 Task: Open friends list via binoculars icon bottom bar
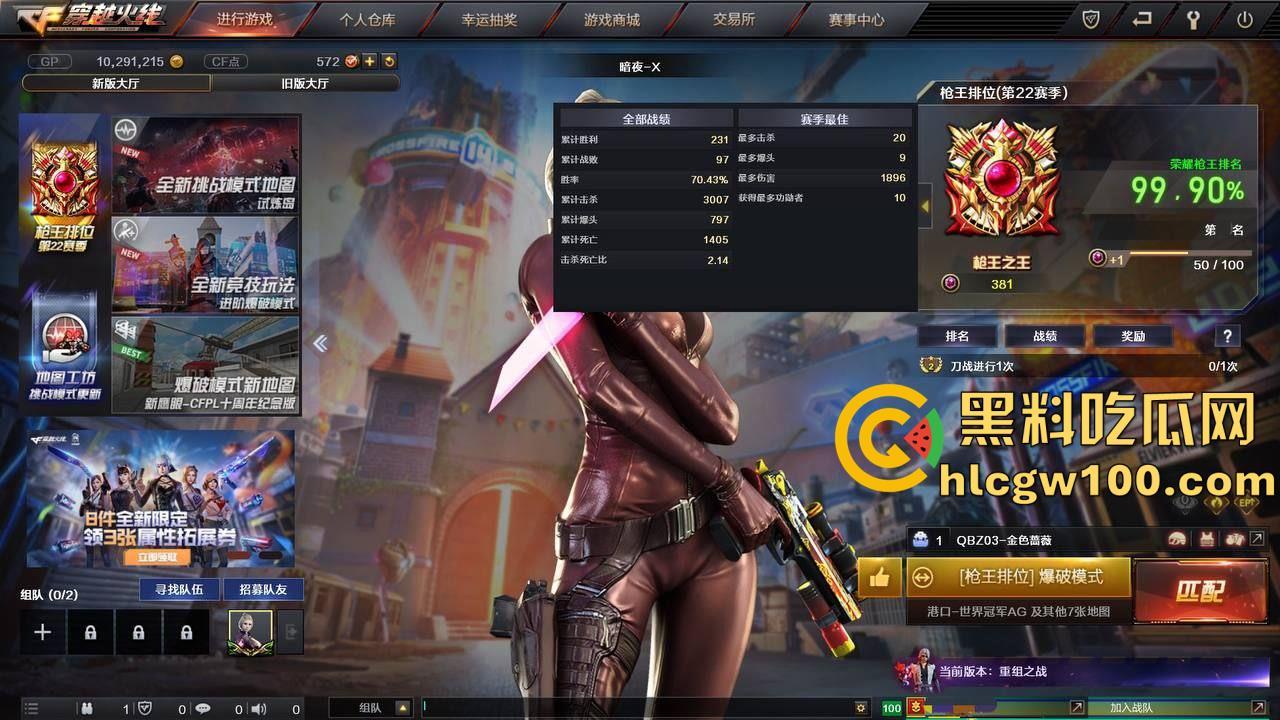(x=88, y=708)
